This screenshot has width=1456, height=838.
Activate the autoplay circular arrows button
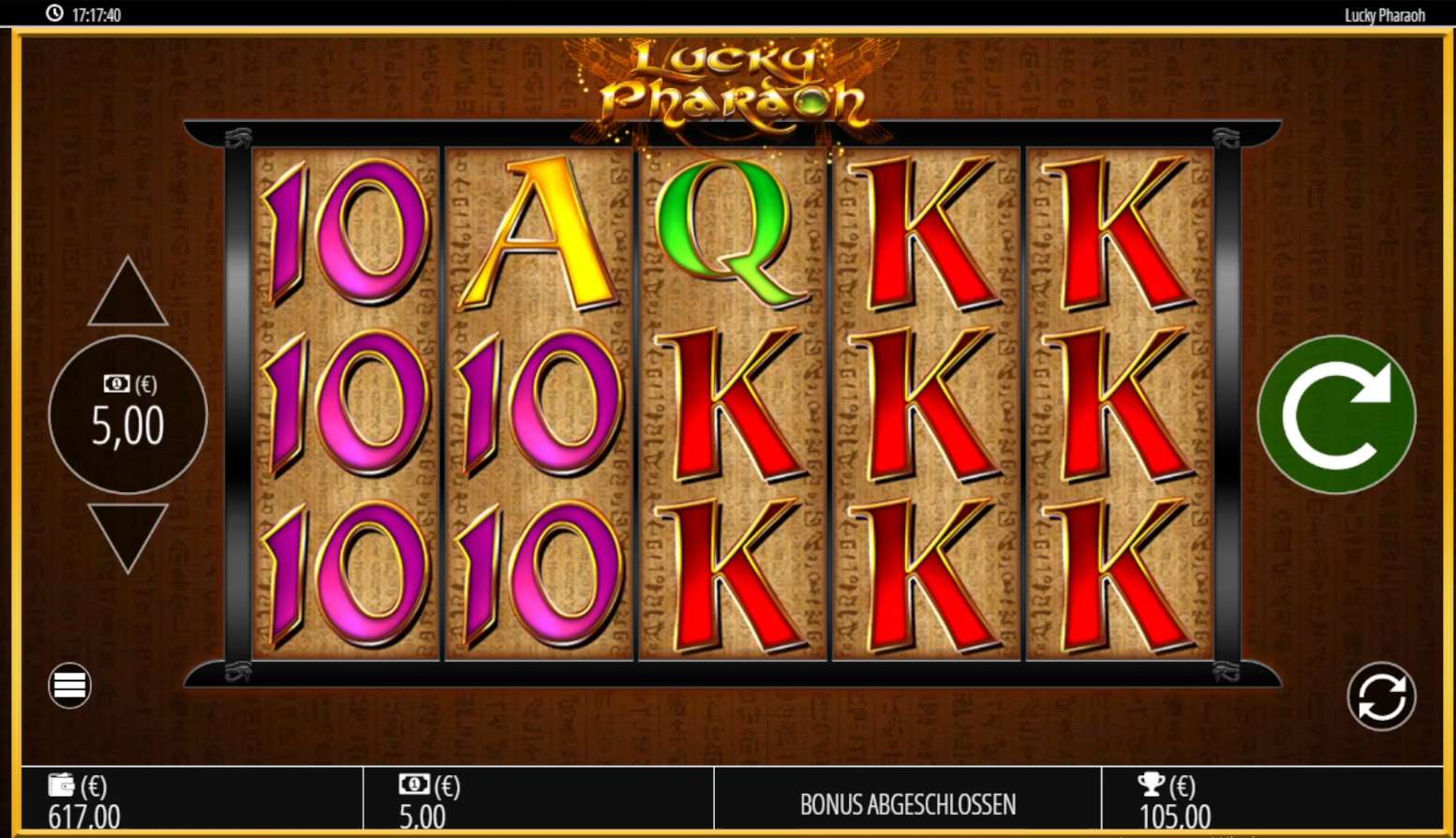pyautogui.click(x=1381, y=696)
